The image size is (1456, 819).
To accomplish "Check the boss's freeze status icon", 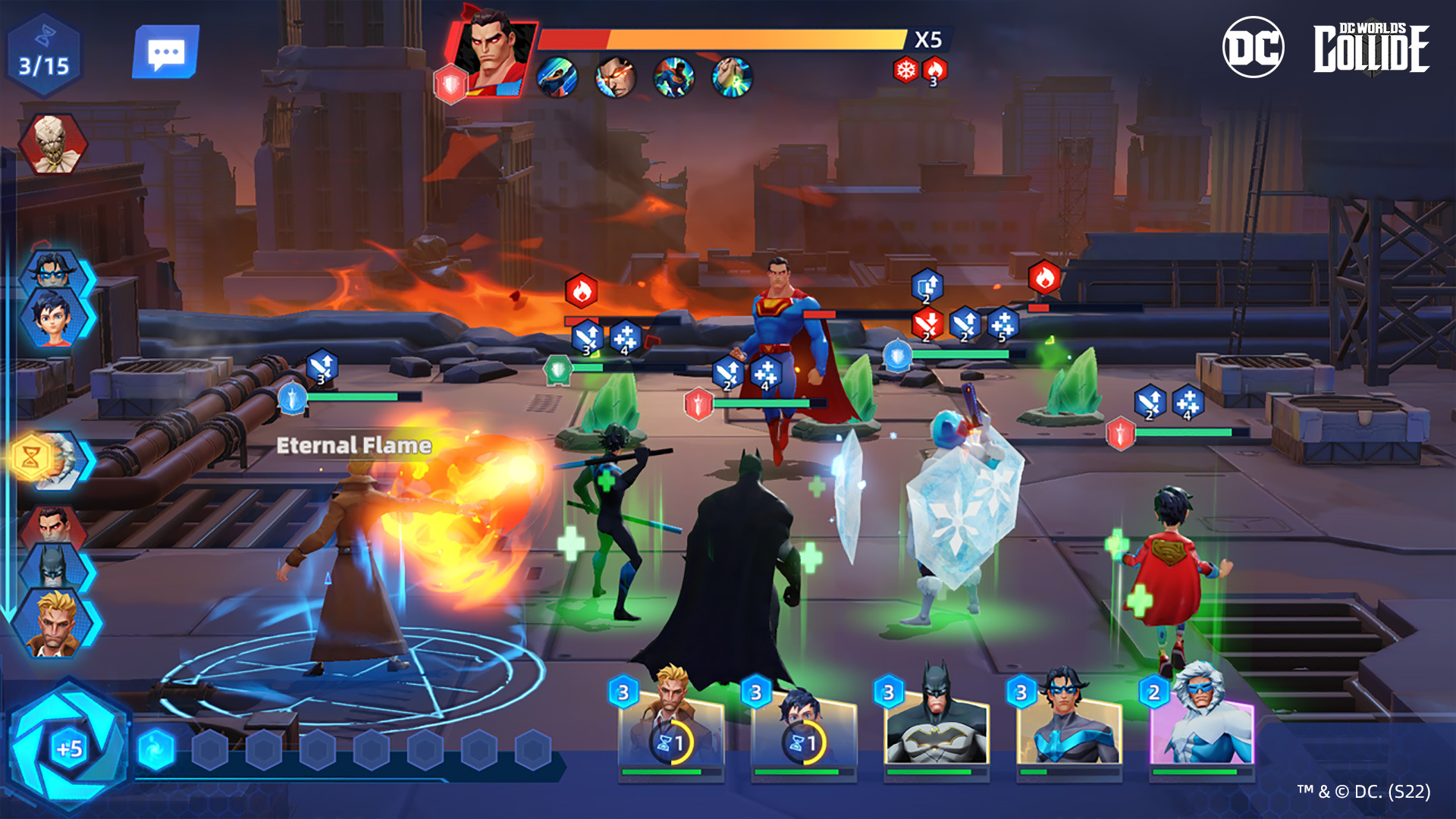I will coord(905,71).
